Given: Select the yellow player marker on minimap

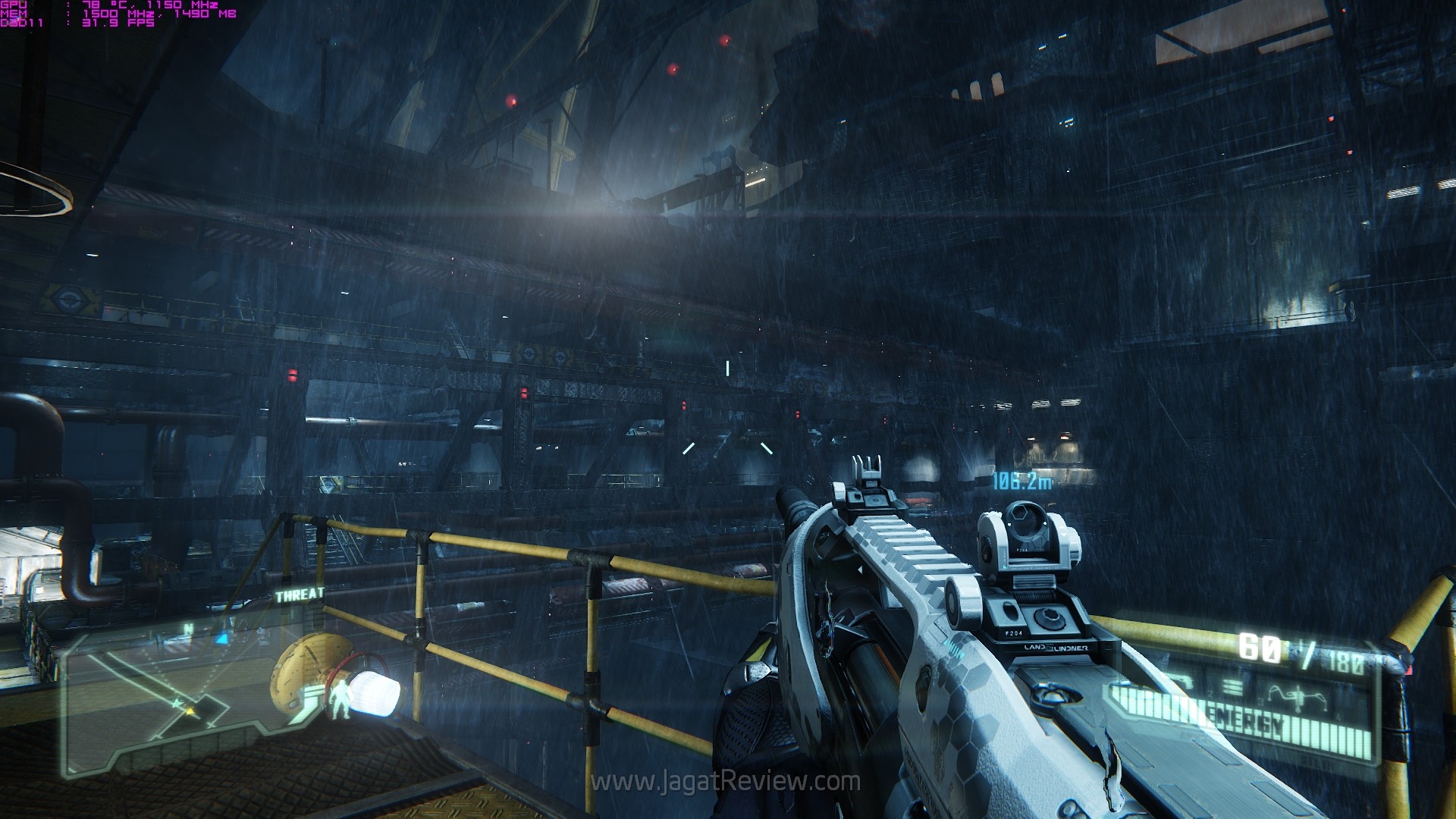Looking at the screenshot, I should click(x=189, y=711).
